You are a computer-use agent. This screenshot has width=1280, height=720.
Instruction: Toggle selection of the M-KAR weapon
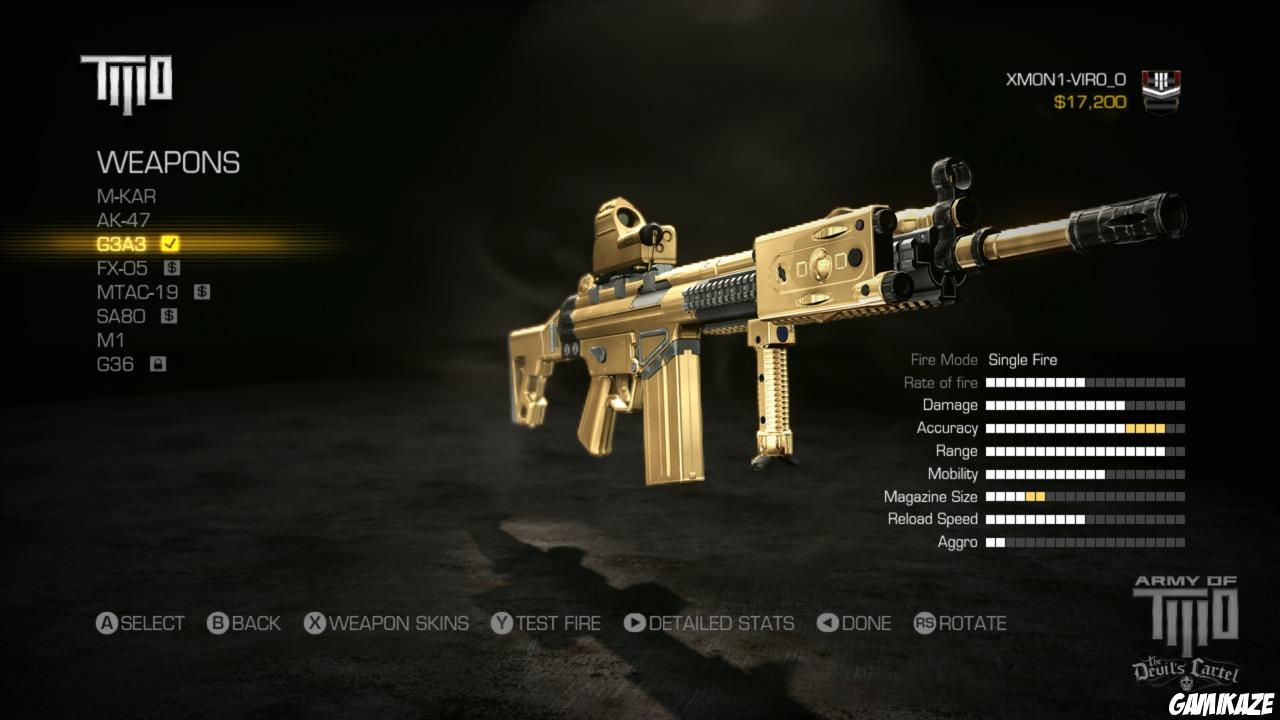coord(125,196)
